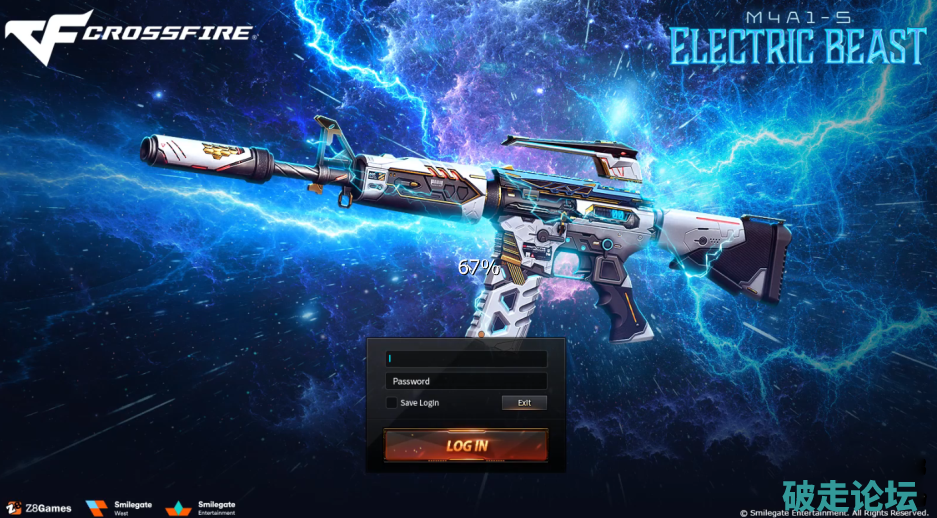Toggle the Save Login checkbox
The width and height of the screenshot is (937, 518).
(x=392, y=403)
